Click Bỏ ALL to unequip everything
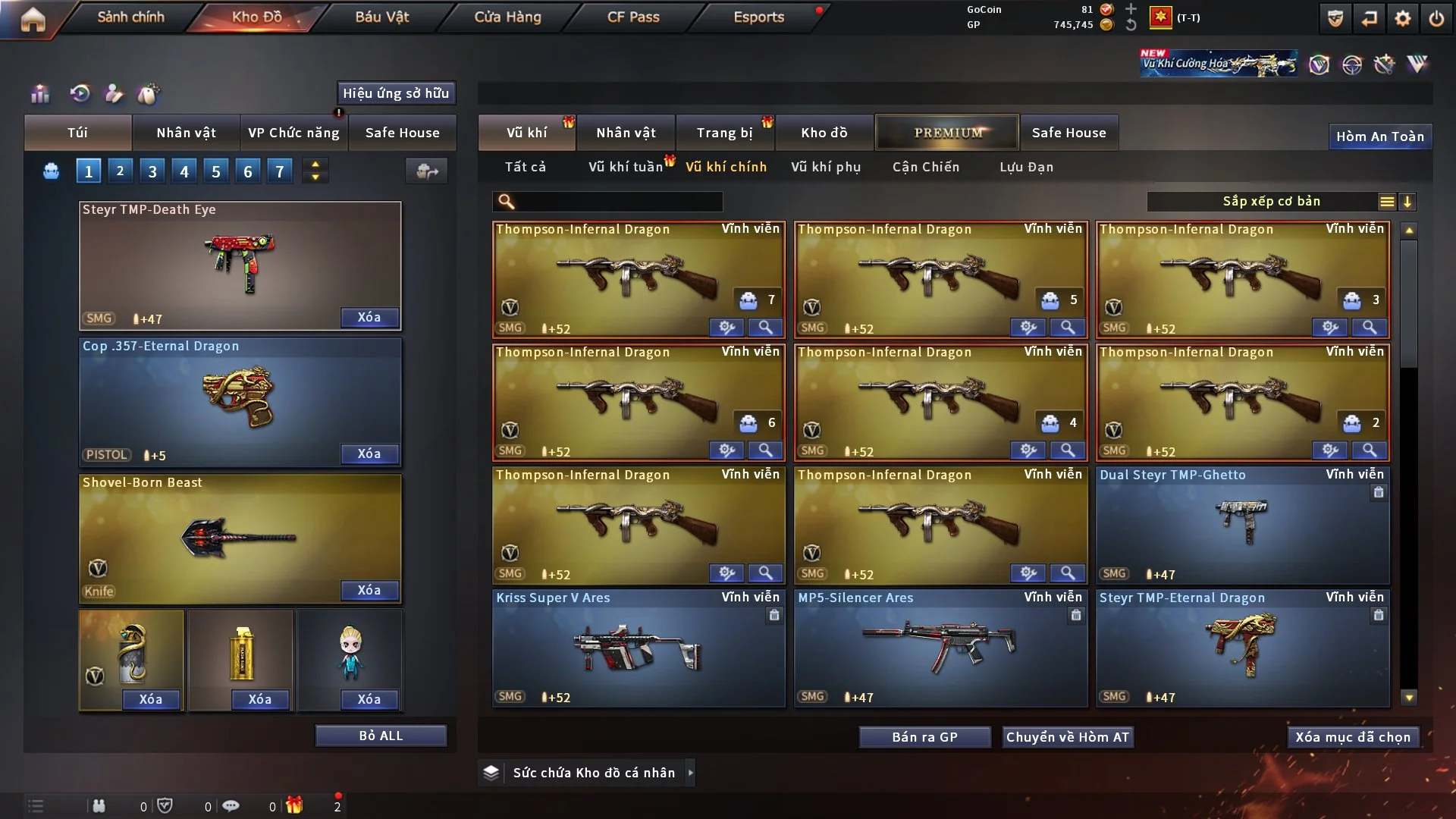The height and width of the screenshot is (819, 1456). point(381,736)
